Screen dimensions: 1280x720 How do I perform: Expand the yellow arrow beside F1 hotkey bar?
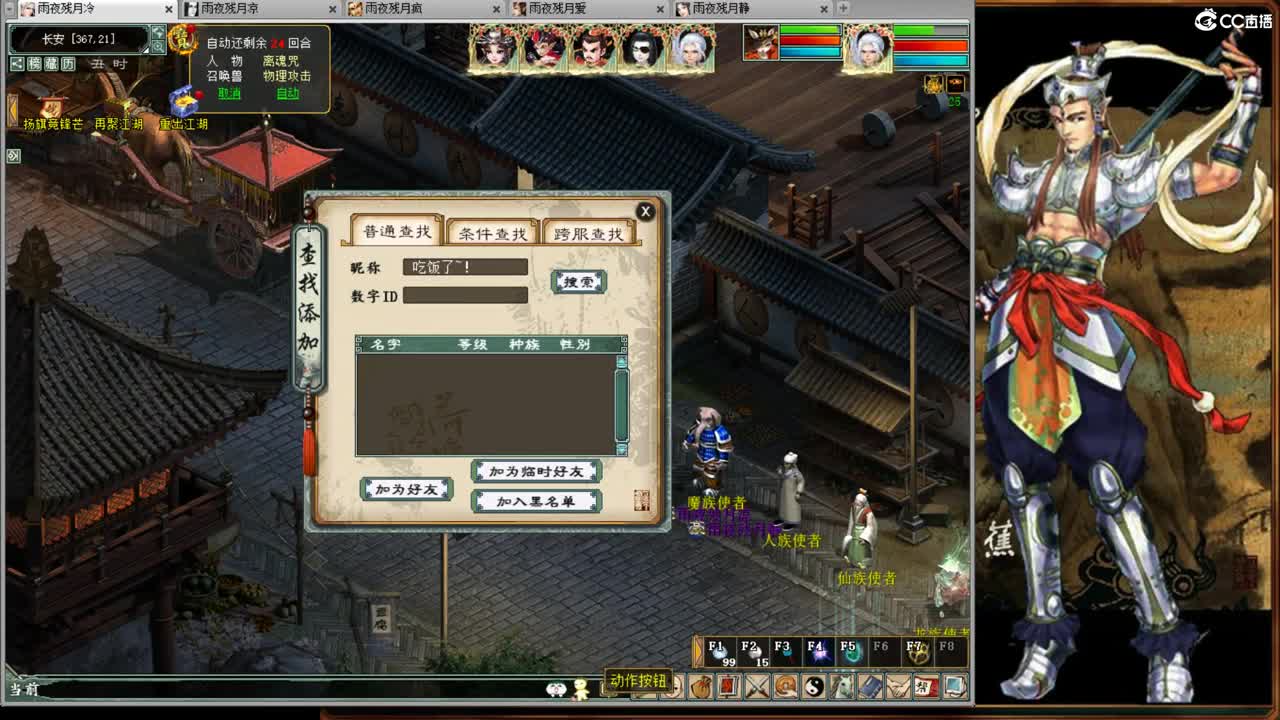coord(697,651)
